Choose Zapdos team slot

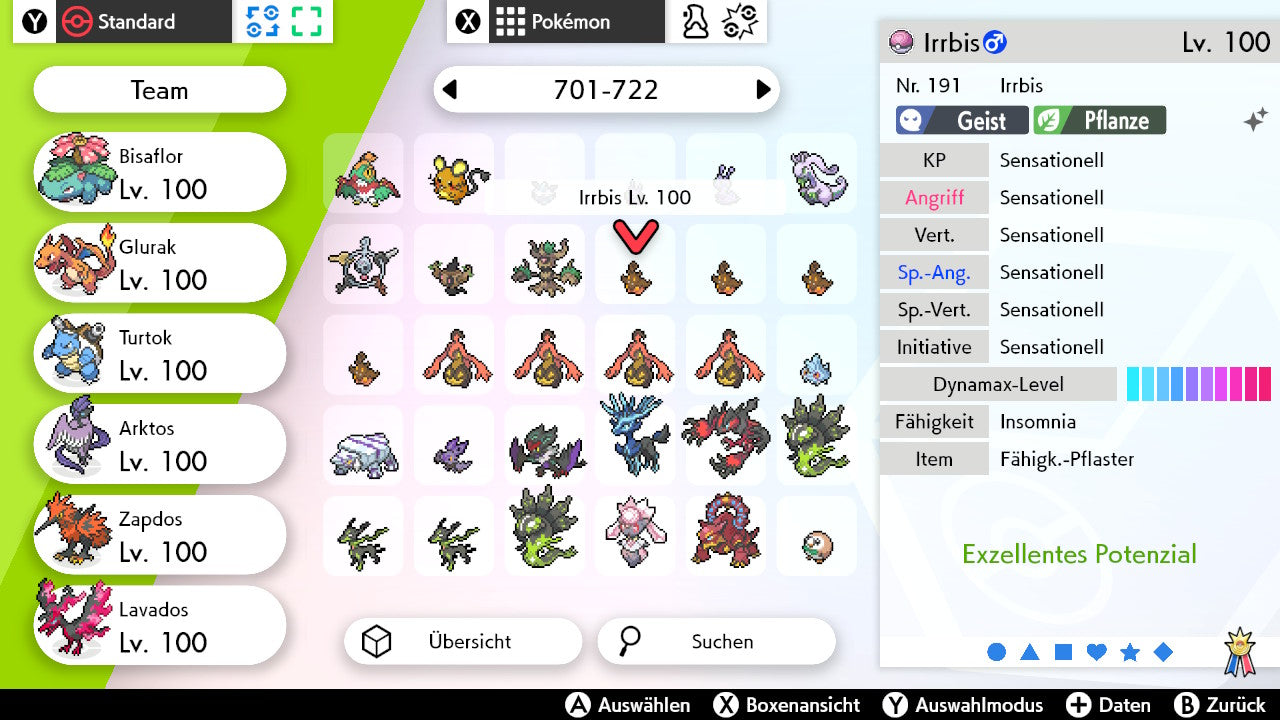pos(160,536)
